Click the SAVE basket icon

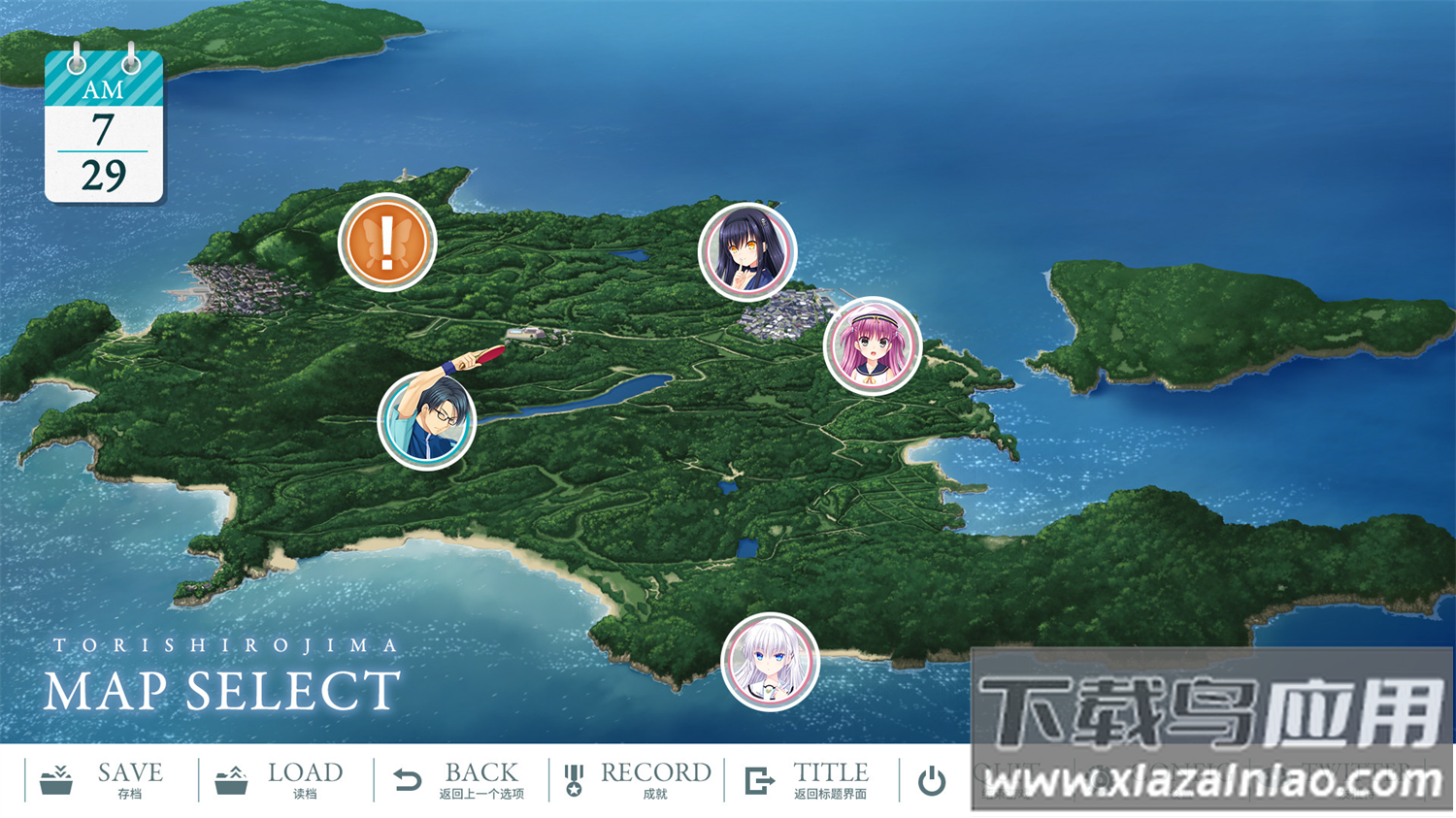pyautogui.click(x=56, y=776)
